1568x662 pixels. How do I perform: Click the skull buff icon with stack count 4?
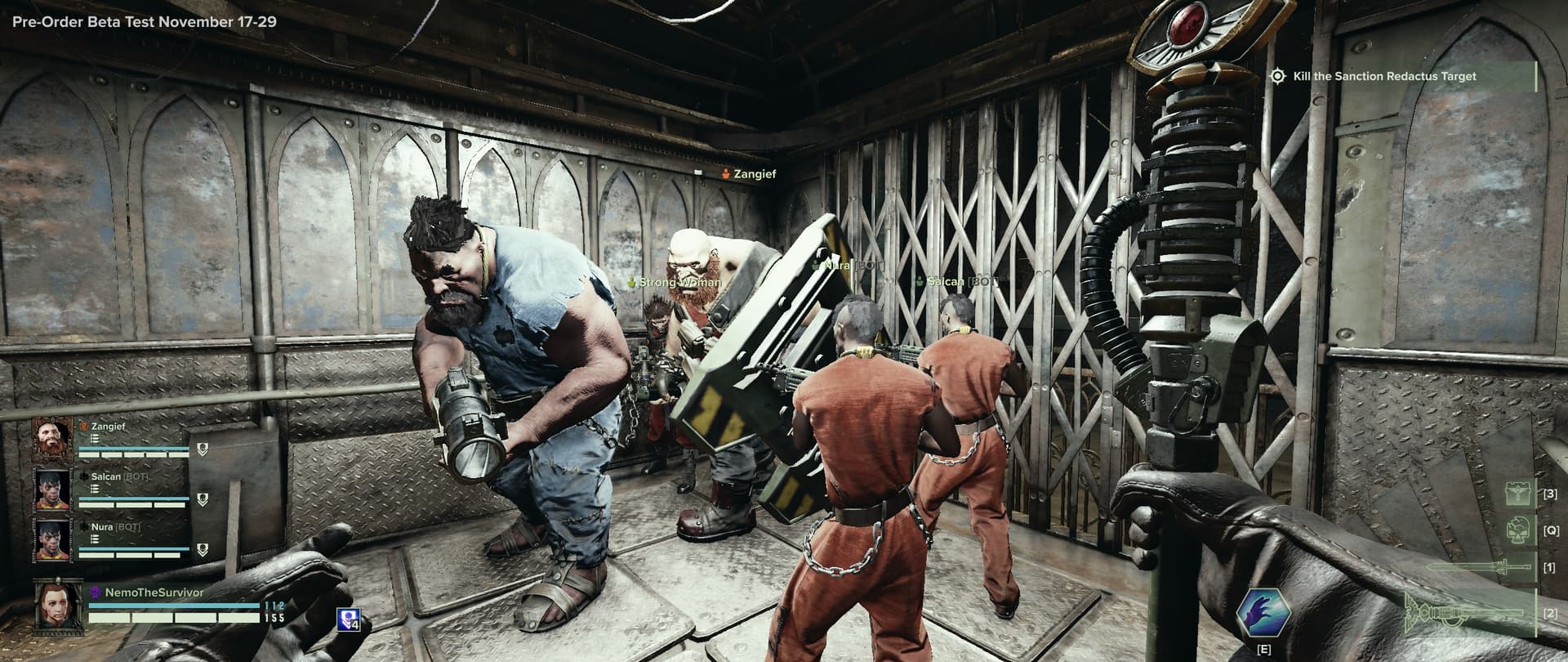tap(348, 620)
